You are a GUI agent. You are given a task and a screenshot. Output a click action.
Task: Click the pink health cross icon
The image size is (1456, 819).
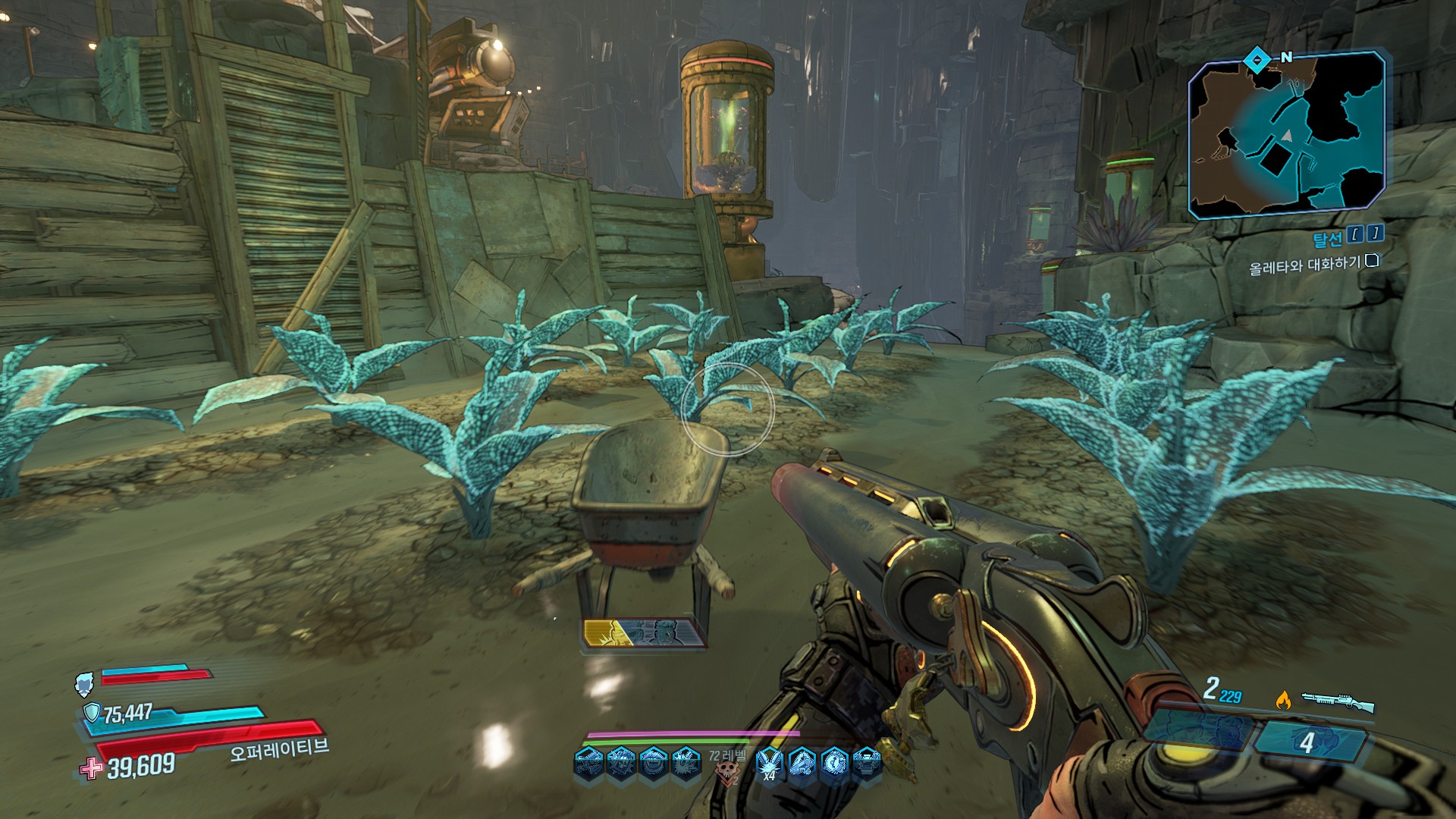[x=92, y=768]
